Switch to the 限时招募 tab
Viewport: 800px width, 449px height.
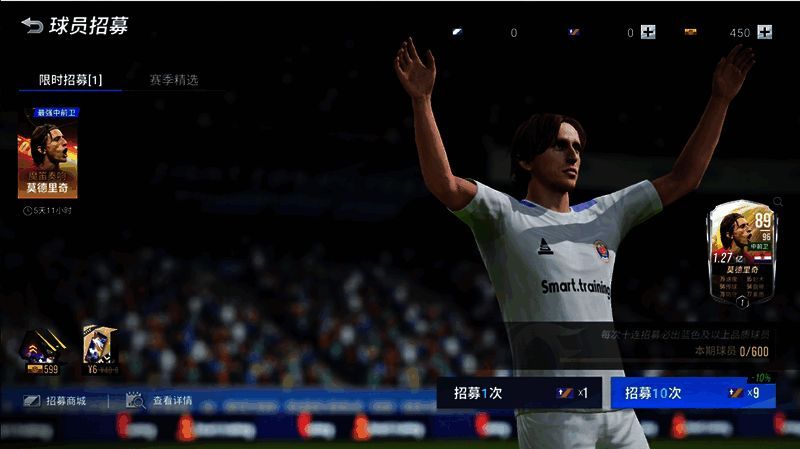point(70,79)
